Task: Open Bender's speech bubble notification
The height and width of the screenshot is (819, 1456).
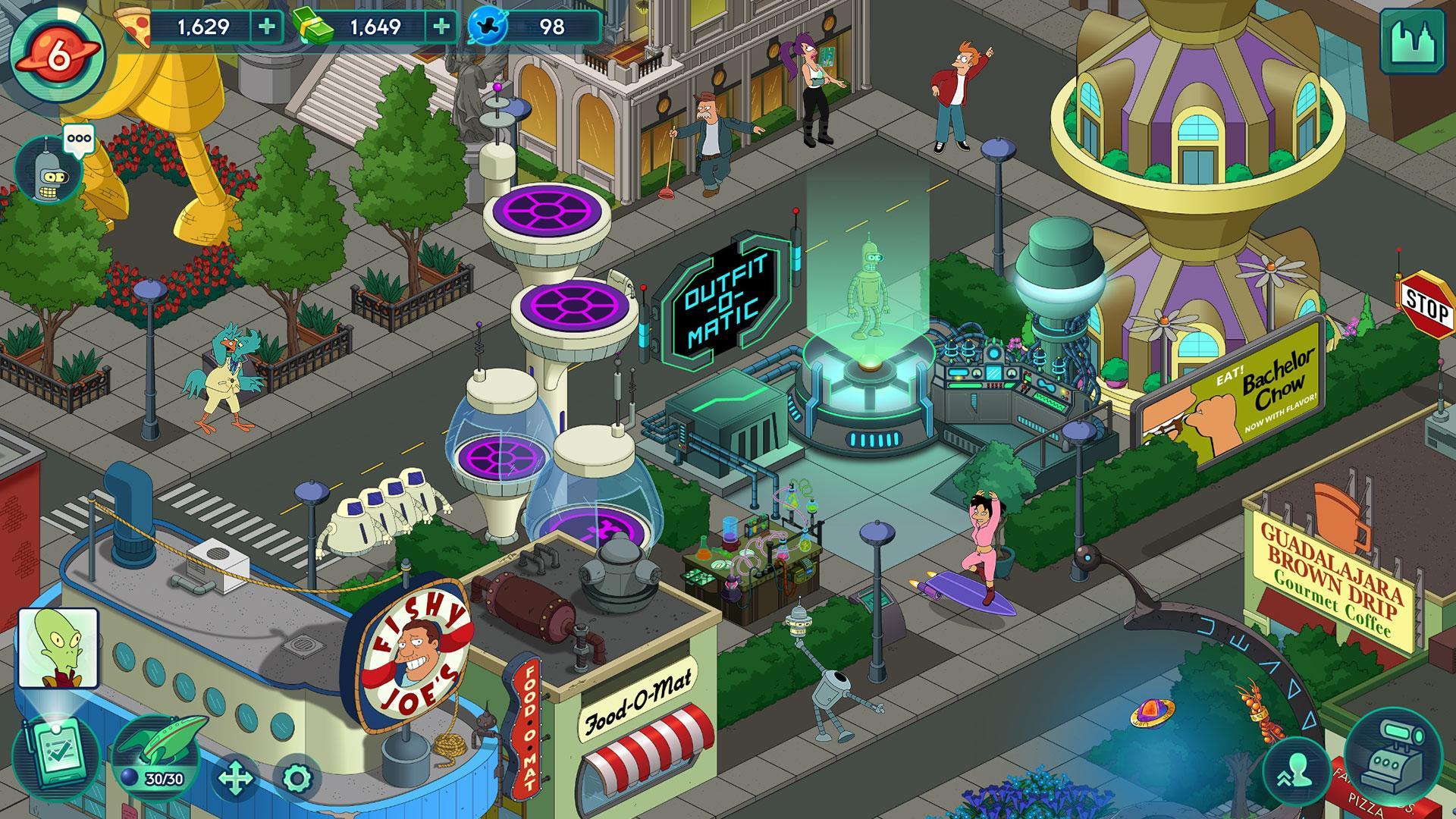Action: click(x=80, y=138)
